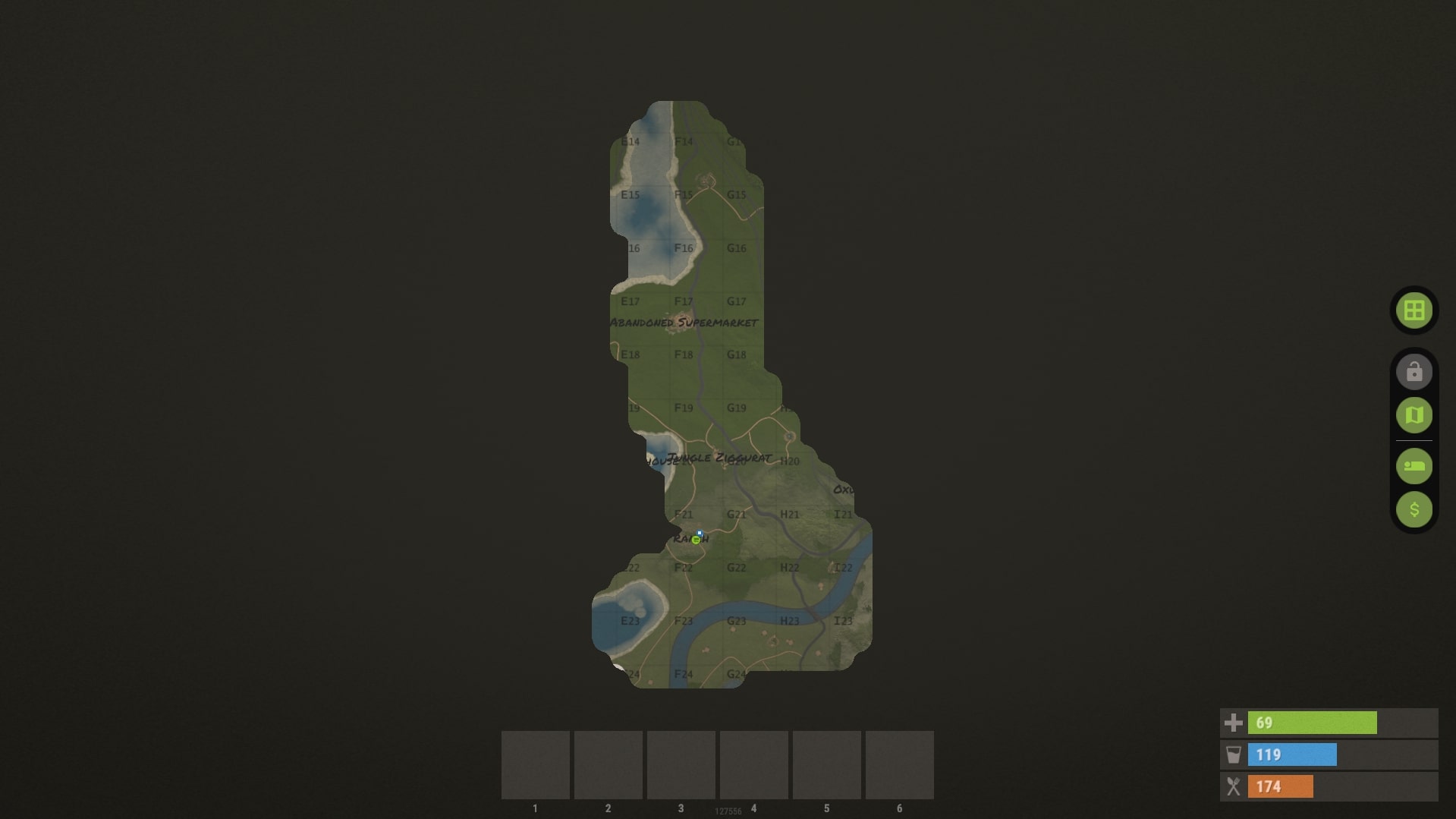This screenshot has width=1456, height=819.
Task: Open the sleeping bag respawn icon
Action: (1413, 466)
